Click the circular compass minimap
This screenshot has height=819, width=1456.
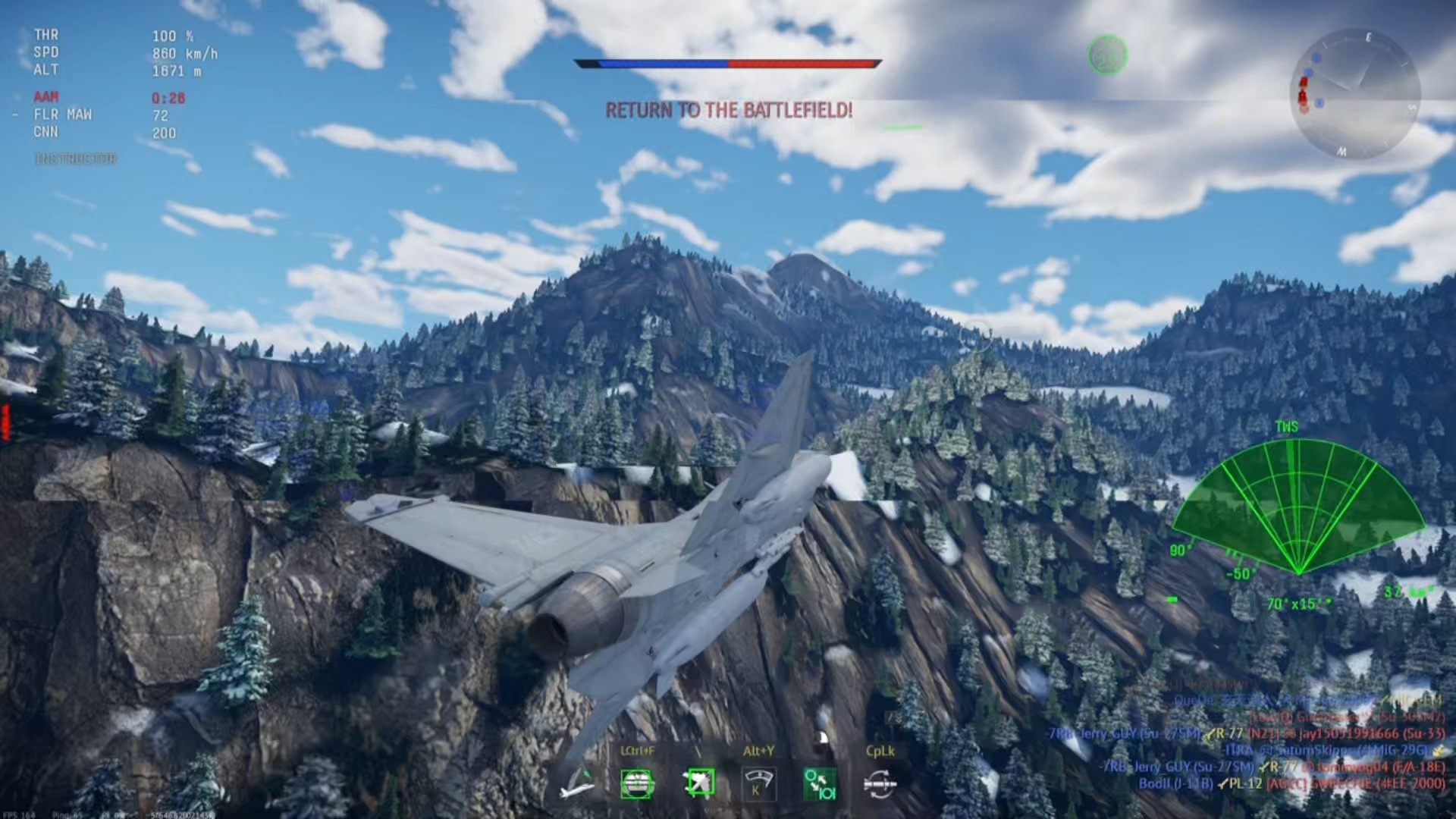click(1354, 94)
